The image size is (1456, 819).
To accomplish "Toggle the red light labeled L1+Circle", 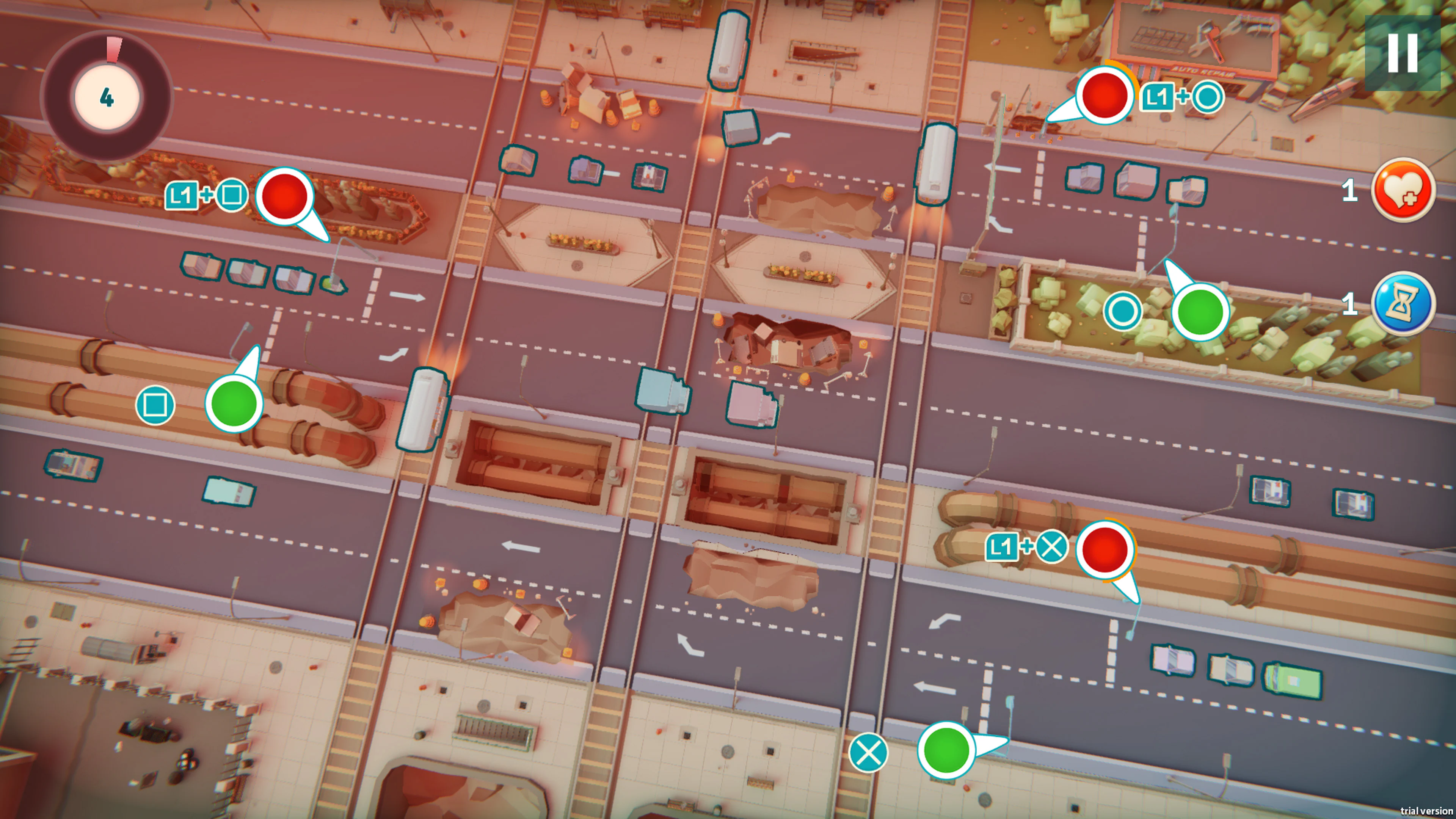I will point(1103,95).
